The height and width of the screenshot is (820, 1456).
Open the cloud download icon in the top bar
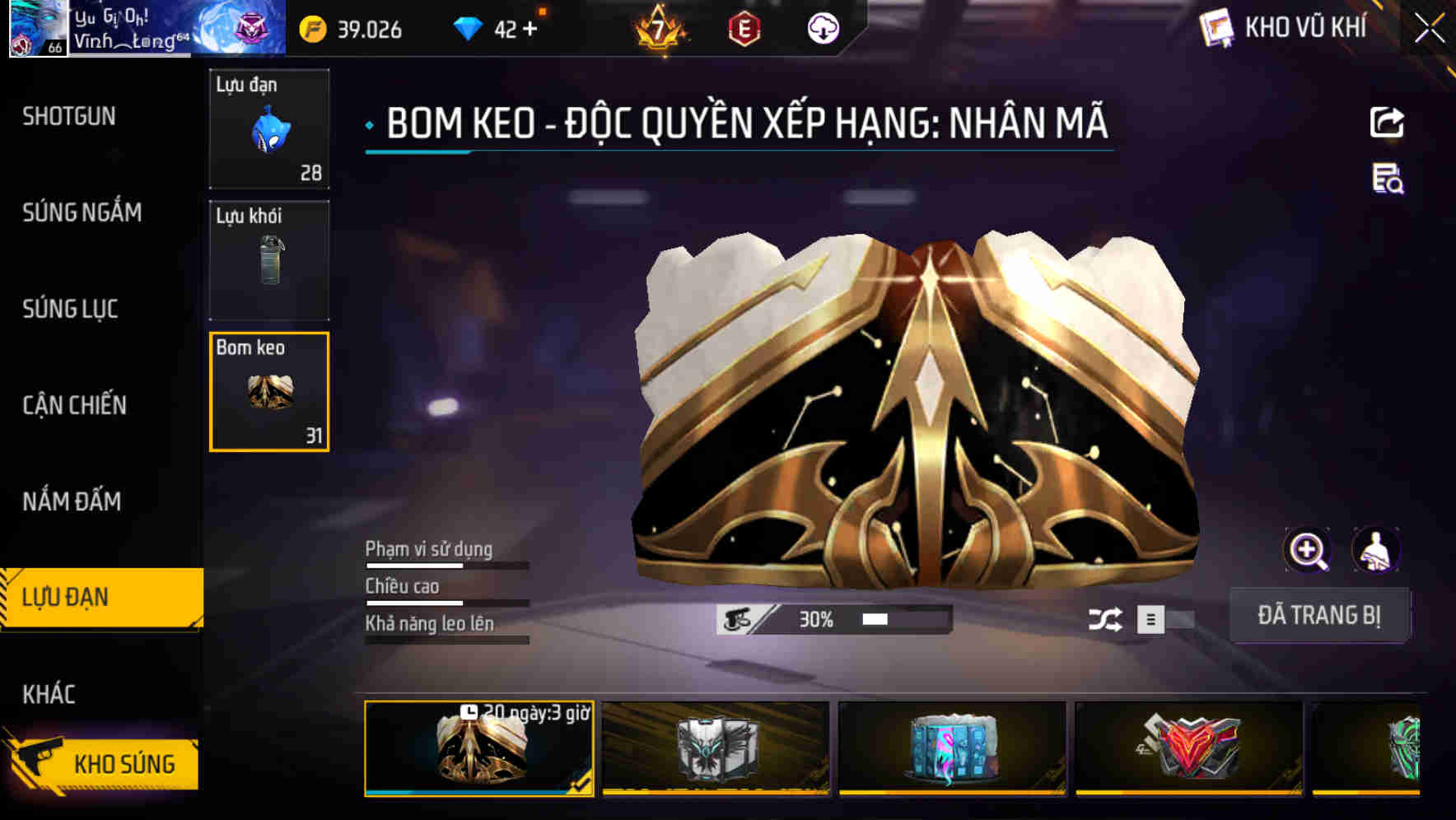824,30
